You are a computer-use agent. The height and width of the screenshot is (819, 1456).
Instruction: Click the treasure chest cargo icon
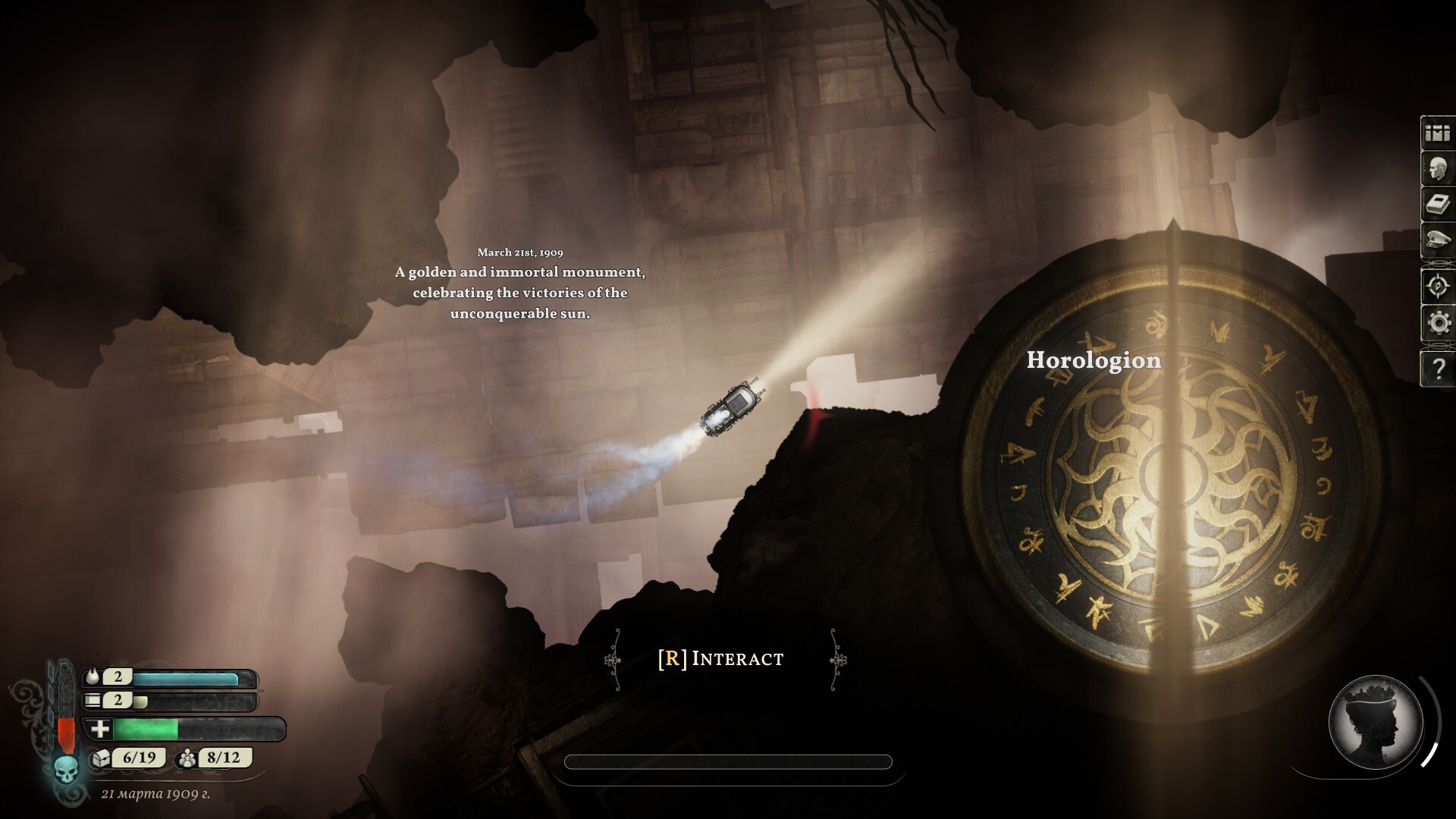coord(101,758)
